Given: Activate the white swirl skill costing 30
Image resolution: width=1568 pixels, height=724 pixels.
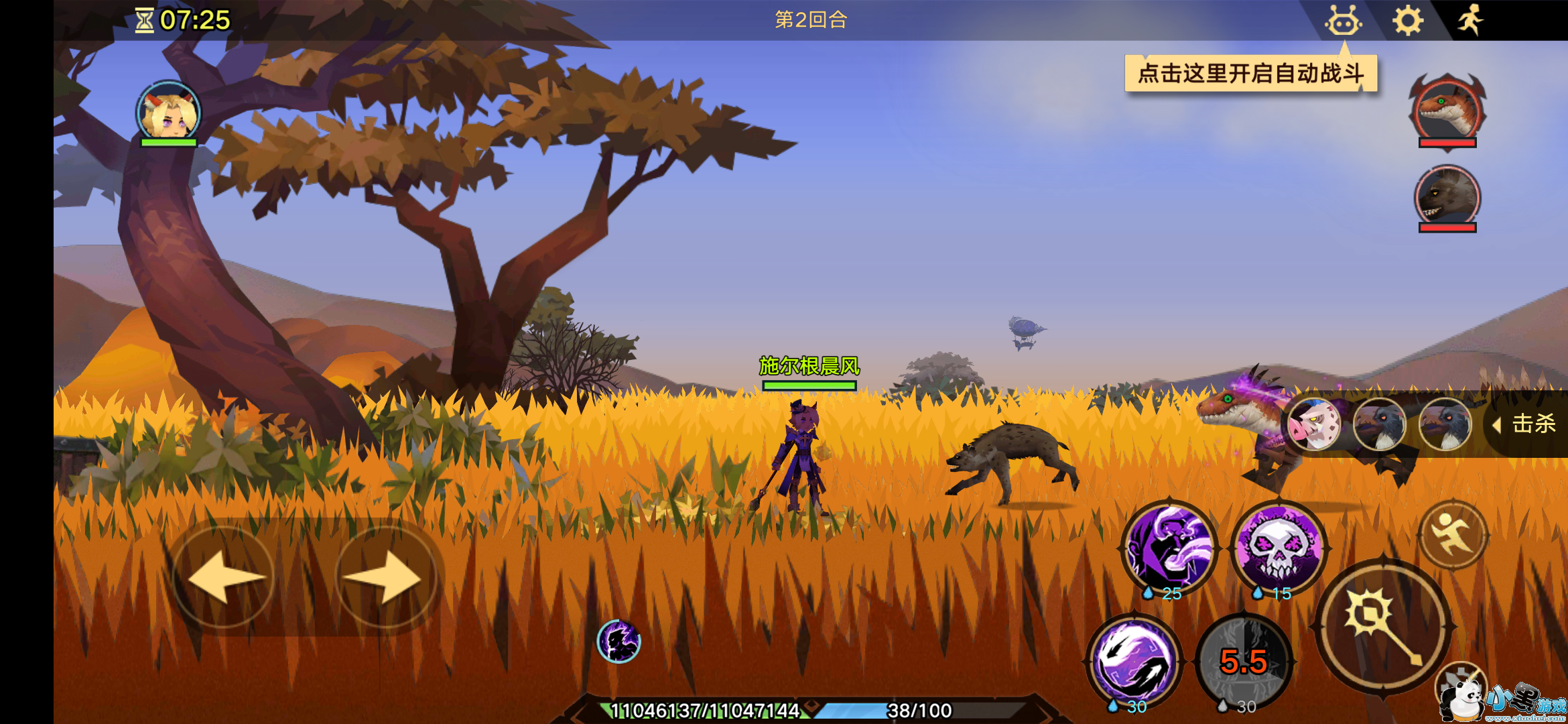Looking at the screenshot, I should pyautogui.click(x=1134, y=661).
